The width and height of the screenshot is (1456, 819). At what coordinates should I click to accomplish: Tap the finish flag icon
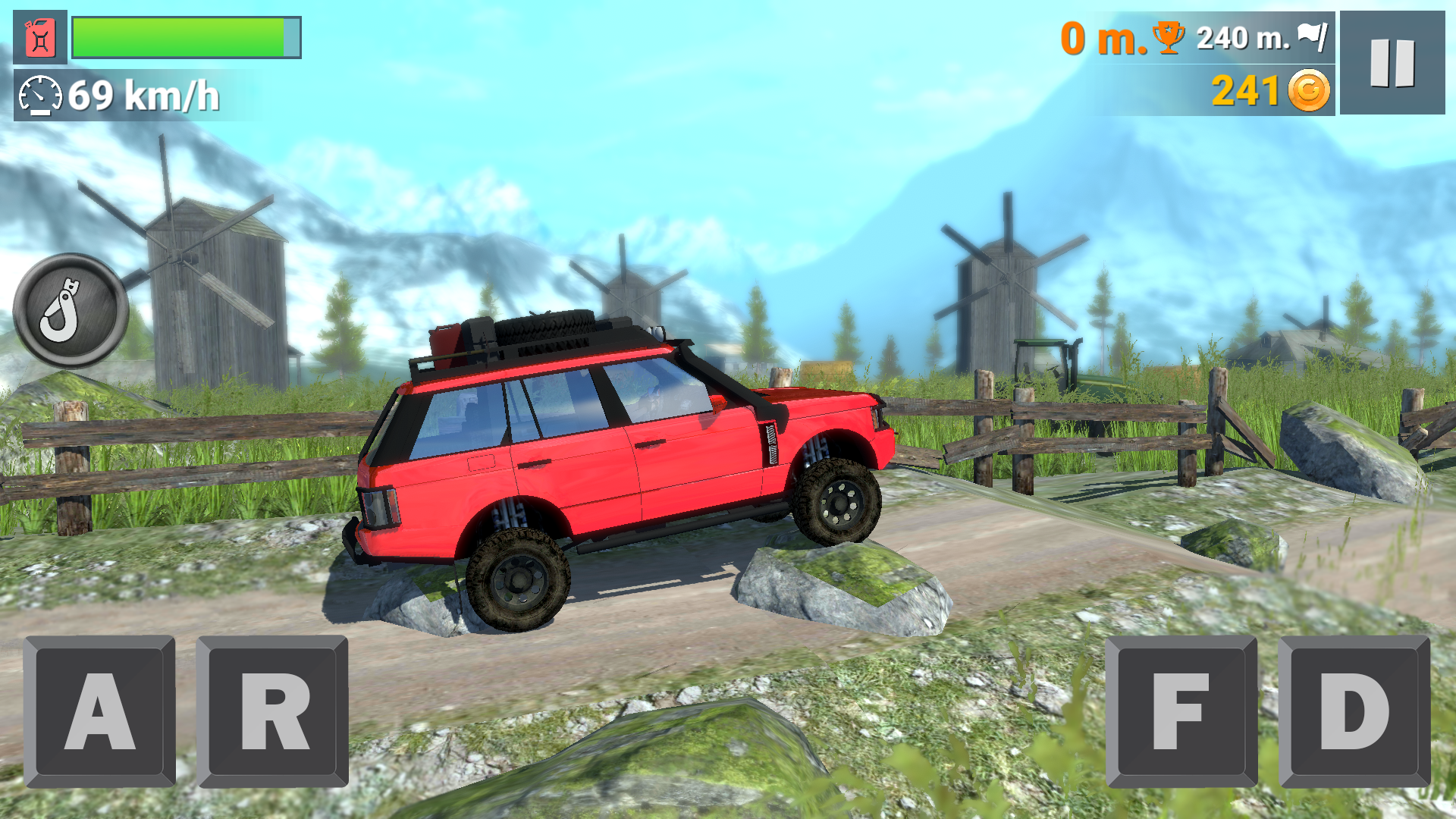click(1314, 36)
